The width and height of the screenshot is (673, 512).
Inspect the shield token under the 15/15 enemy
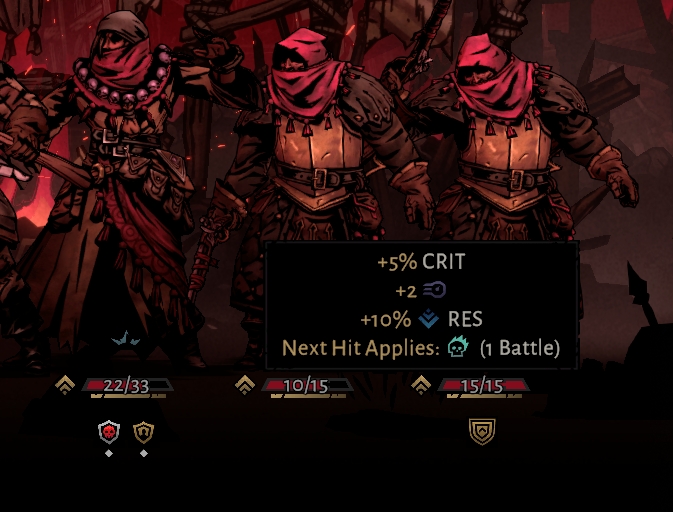click(482, 432)
